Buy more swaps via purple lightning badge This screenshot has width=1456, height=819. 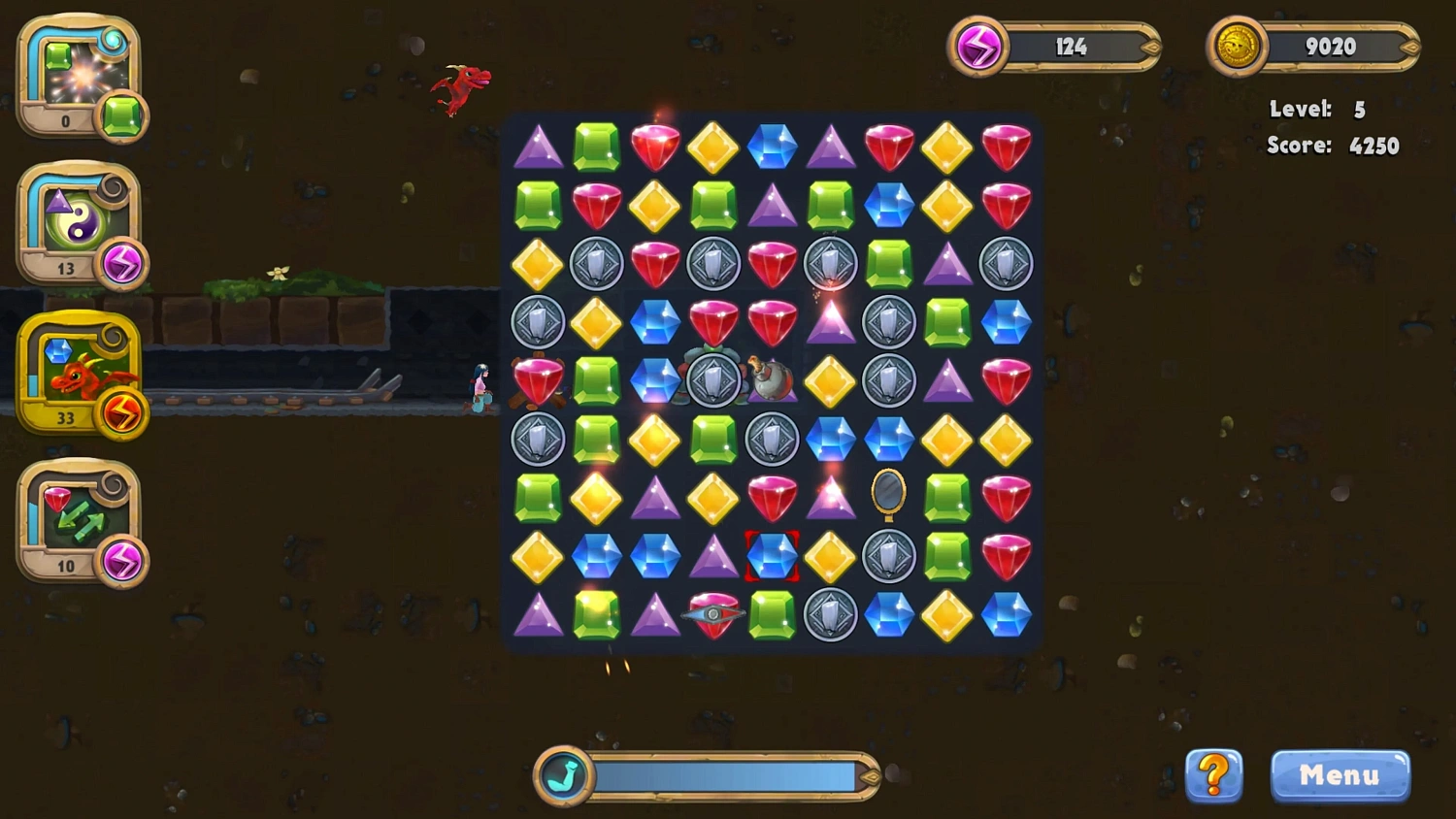[124, 563]
